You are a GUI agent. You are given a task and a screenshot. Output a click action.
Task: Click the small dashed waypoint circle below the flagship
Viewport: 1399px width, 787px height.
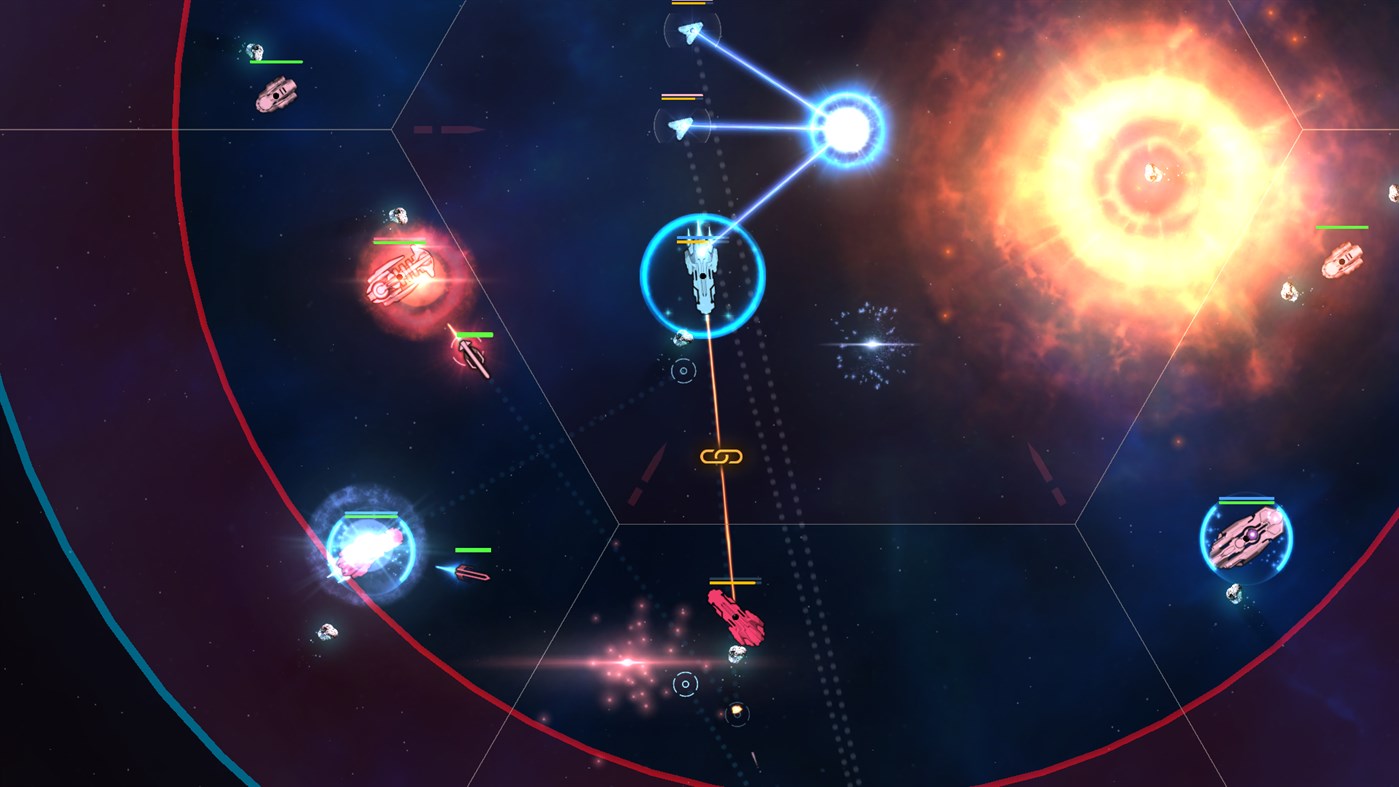click(683, 371)
